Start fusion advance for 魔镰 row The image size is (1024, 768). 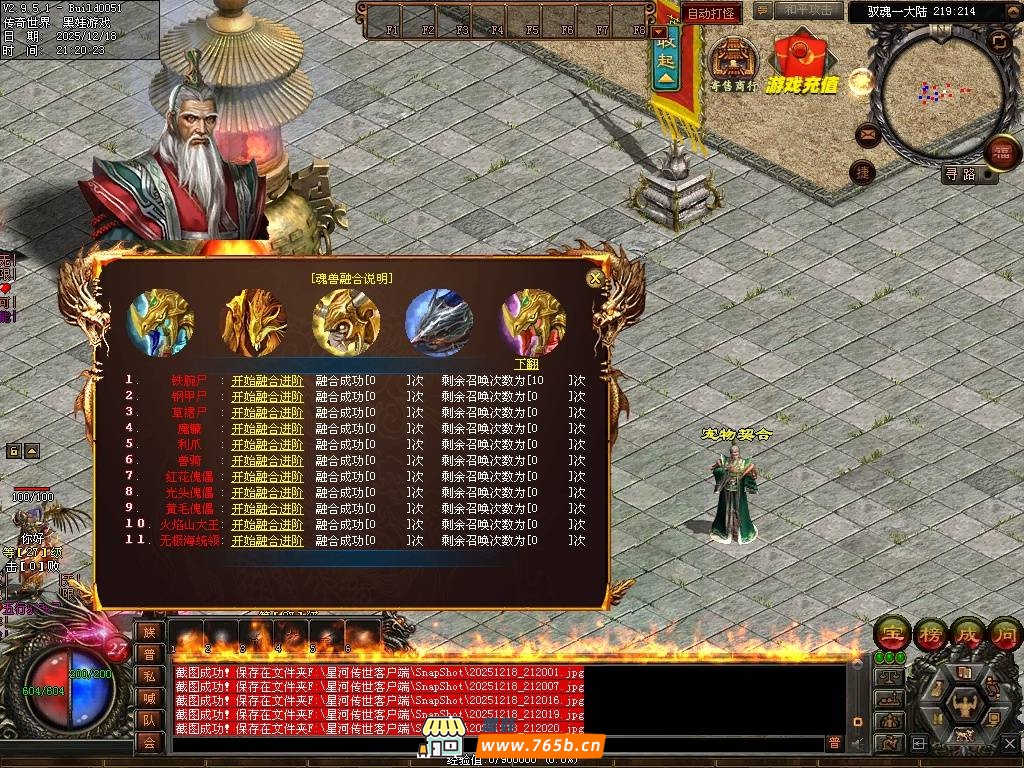pyautogui.click(x=267, y=428)
